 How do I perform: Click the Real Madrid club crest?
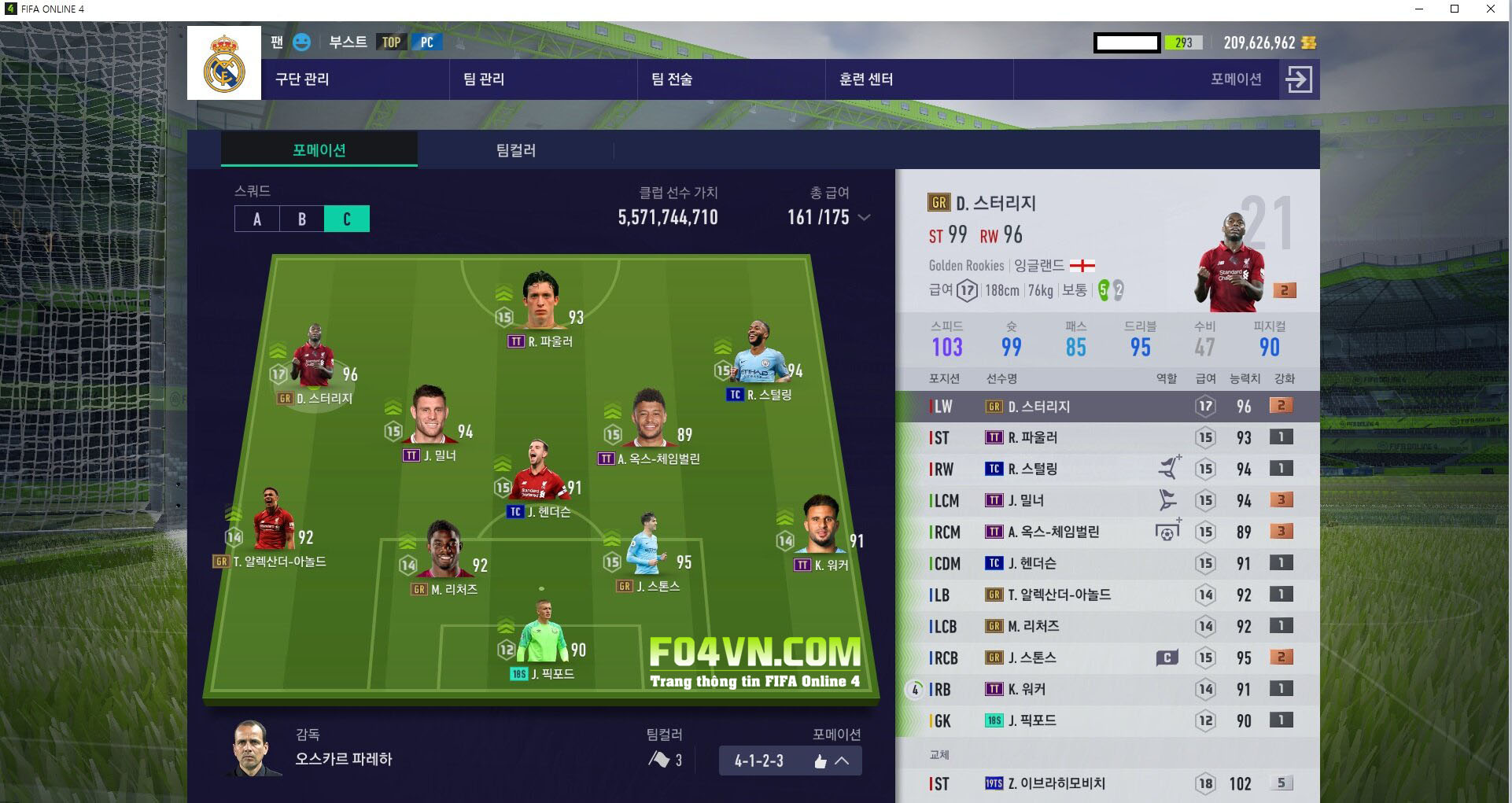tap(224, 63)
